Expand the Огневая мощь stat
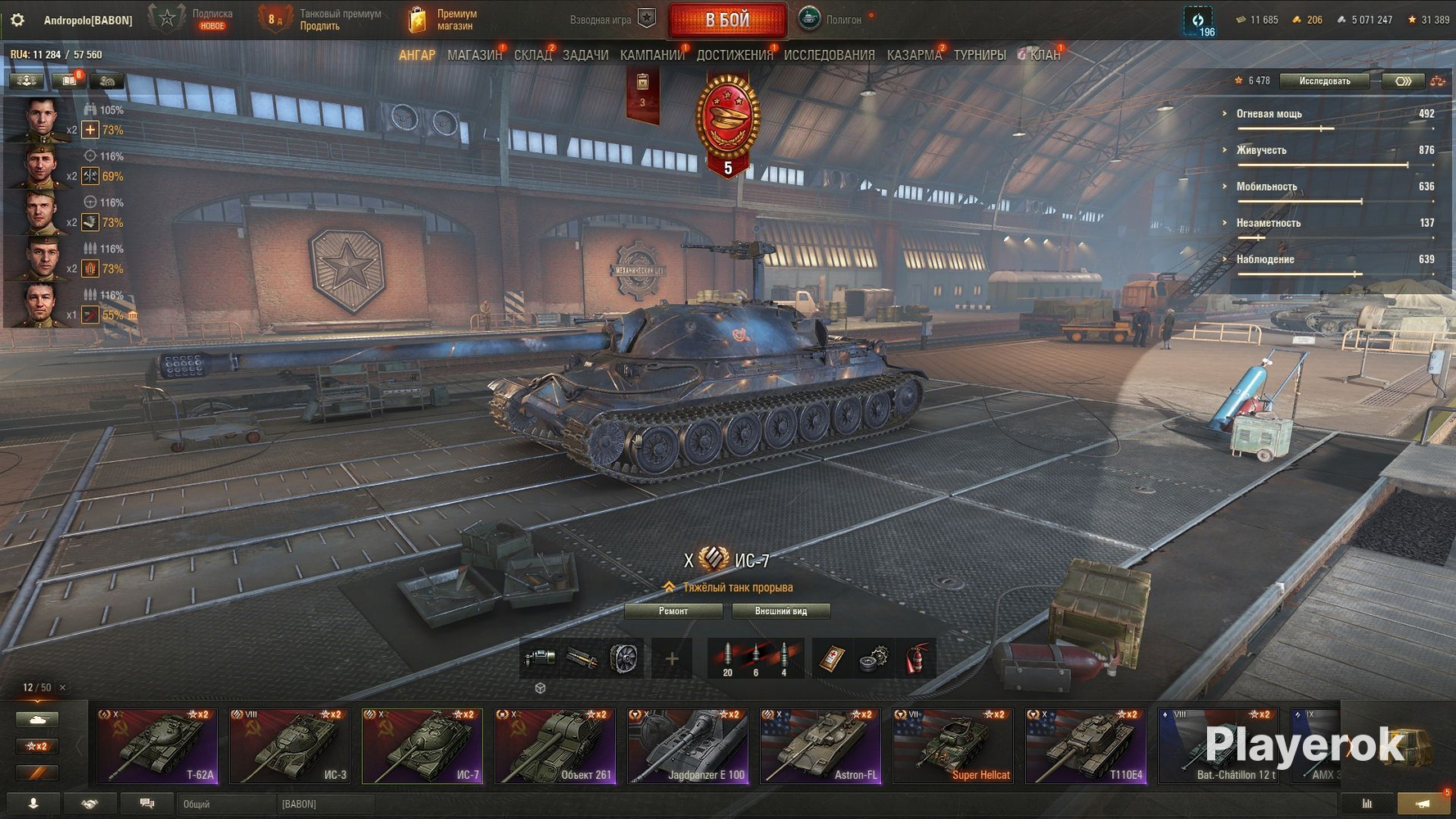 point(1268,114)
